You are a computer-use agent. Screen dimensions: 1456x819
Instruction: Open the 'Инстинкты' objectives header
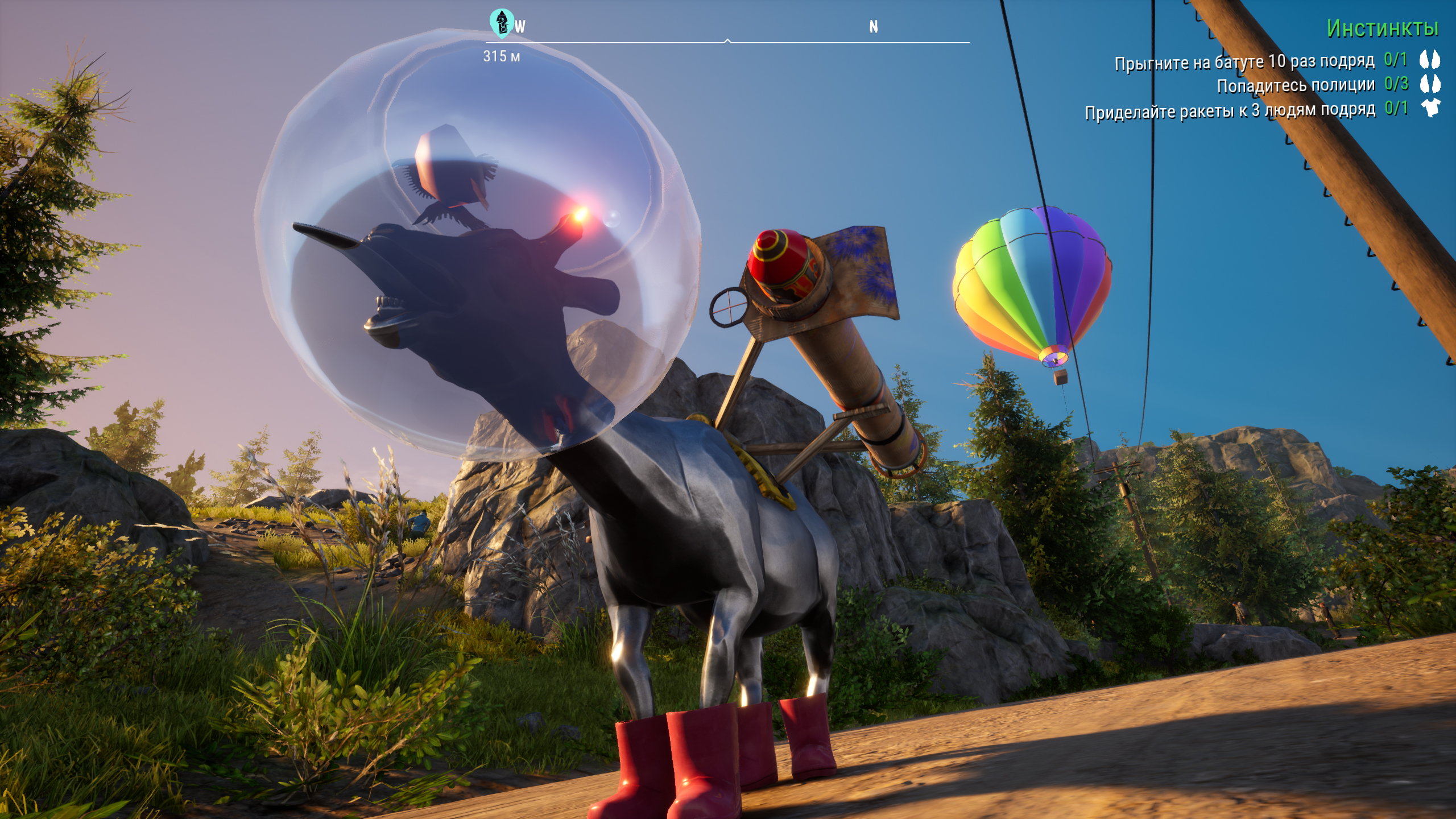pos(1382,28)
